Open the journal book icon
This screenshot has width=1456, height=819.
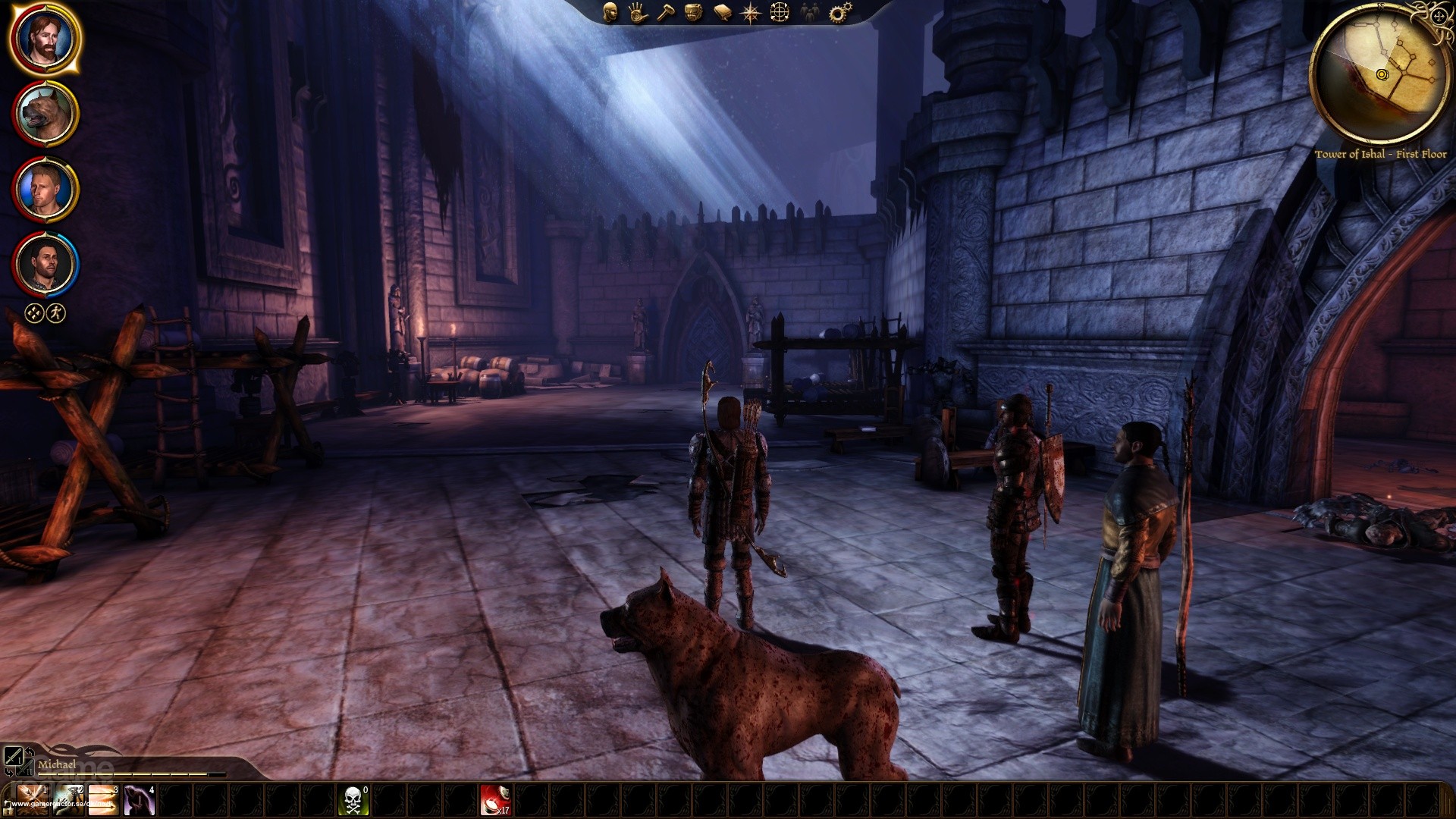tap(722, 12)
